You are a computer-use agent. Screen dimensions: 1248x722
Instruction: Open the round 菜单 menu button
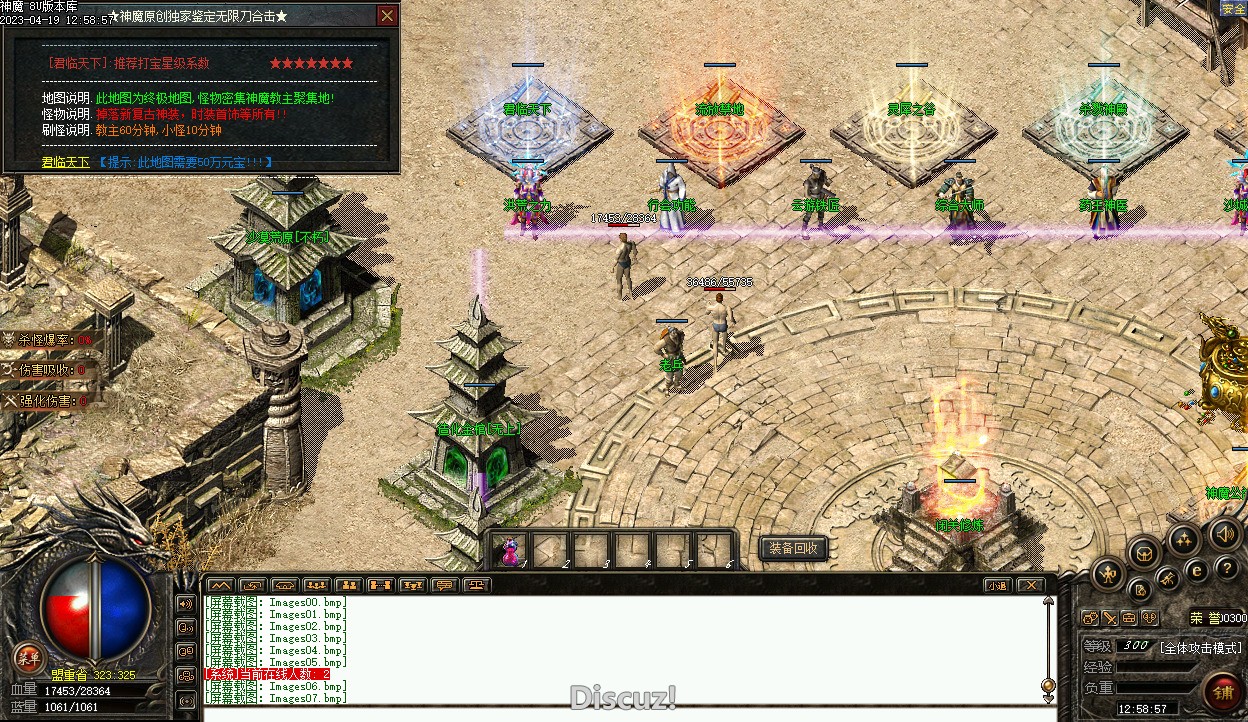(x=27, y=657)
